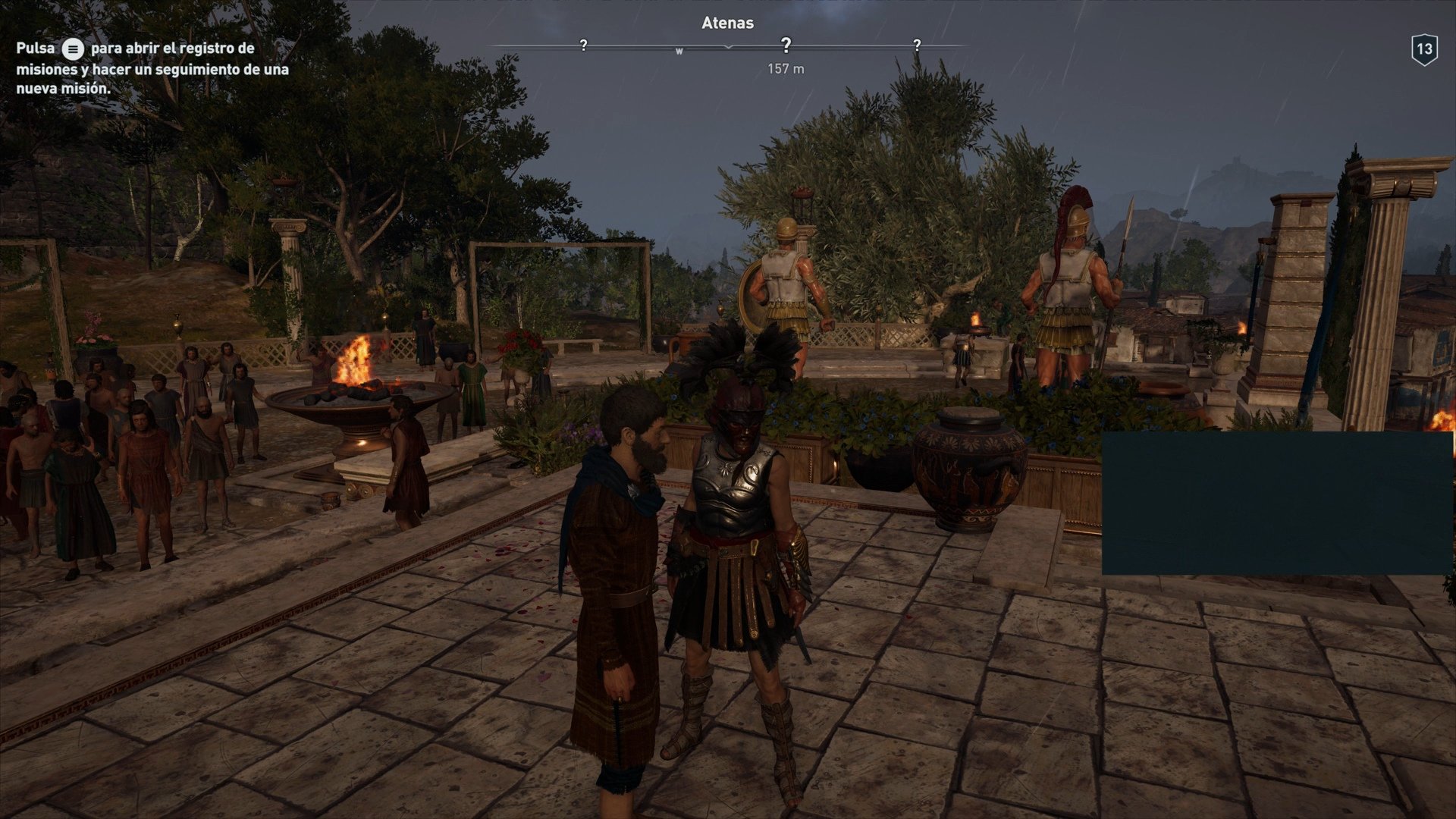The height and width of the screenshot is (819, 1456).
Task: Click the quest log menu icon in the tutorial prompt
Action: 72,48
